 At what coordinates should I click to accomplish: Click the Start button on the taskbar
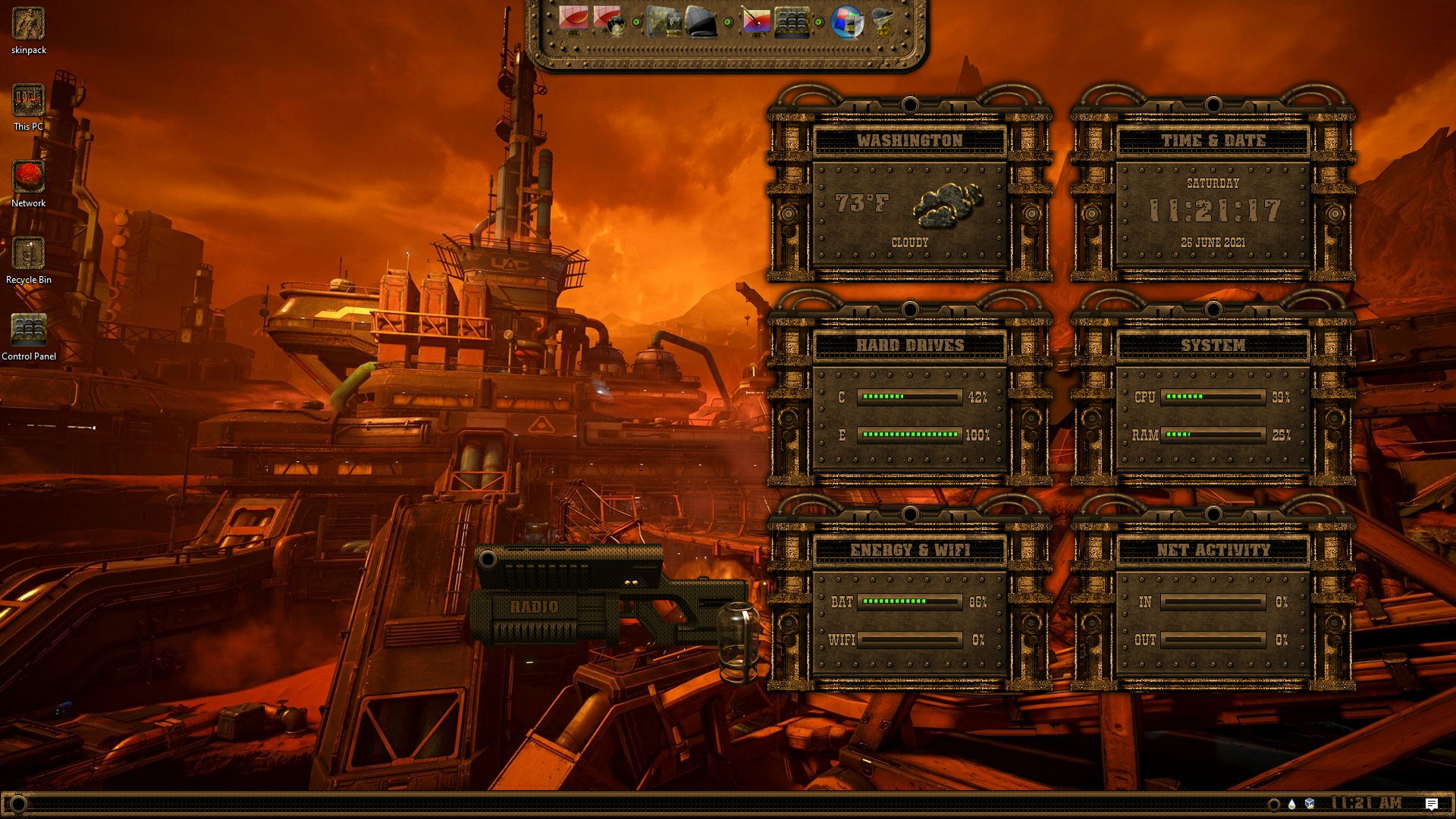tap(18, 804)
